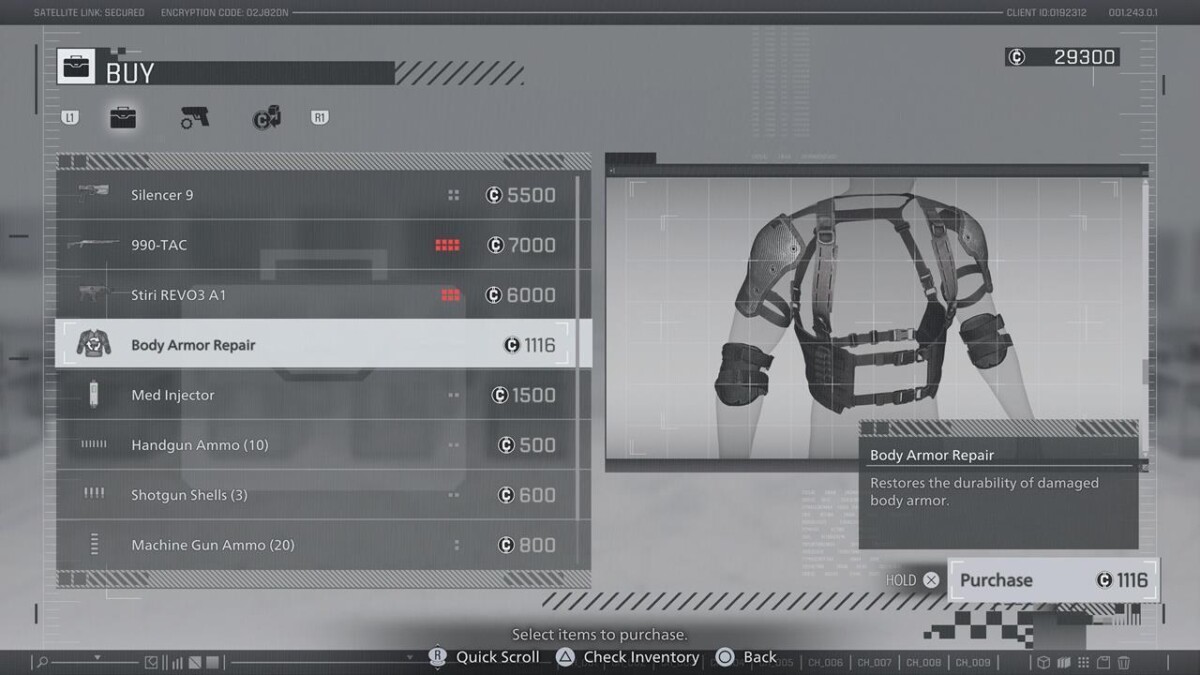Highlight the Body Armor Repair entry
Viewport: 1200px width, 675px height.
pyautogui.click(x=320, y=345)
